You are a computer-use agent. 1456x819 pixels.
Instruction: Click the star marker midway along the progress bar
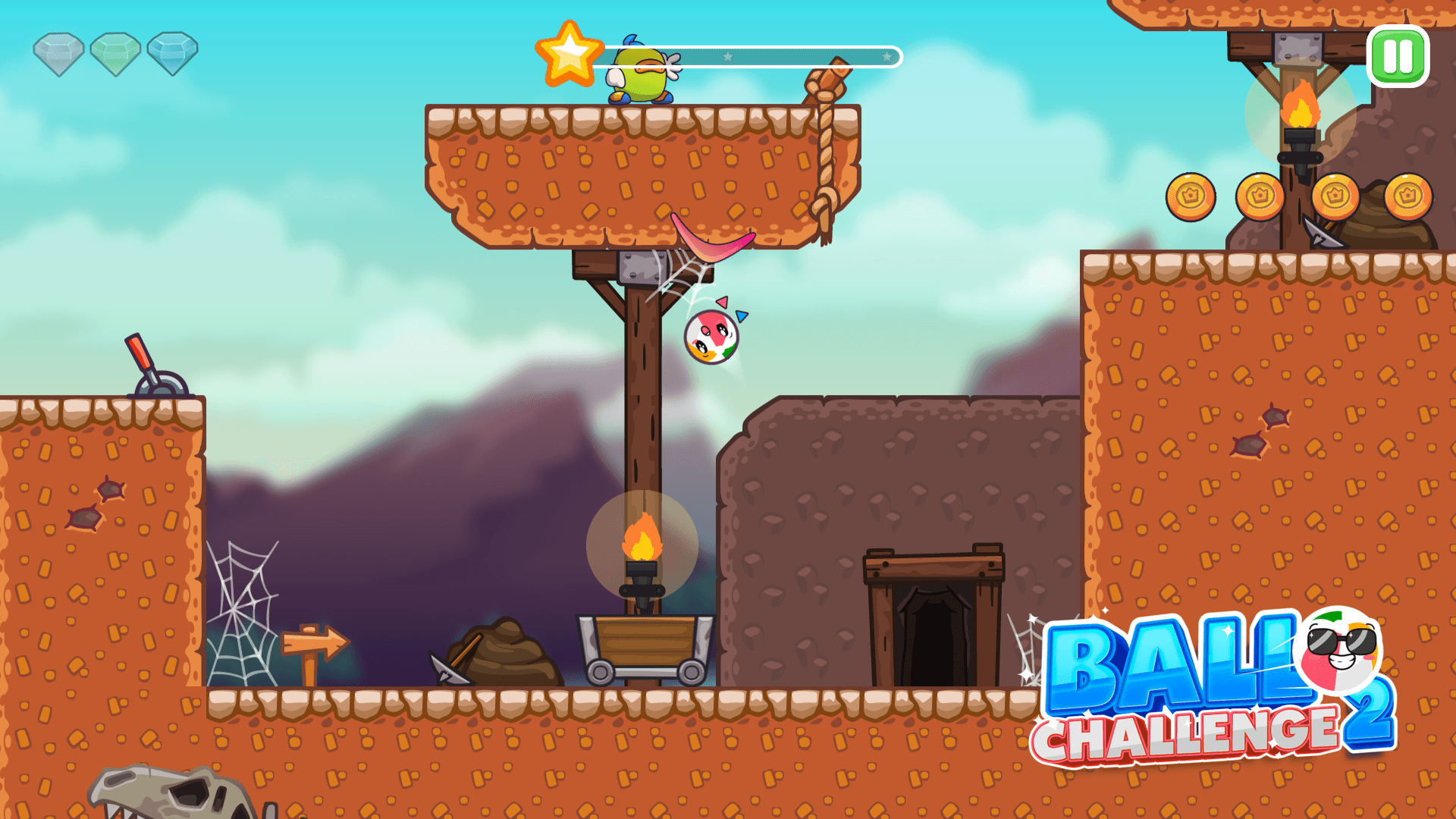pos(729,55)
